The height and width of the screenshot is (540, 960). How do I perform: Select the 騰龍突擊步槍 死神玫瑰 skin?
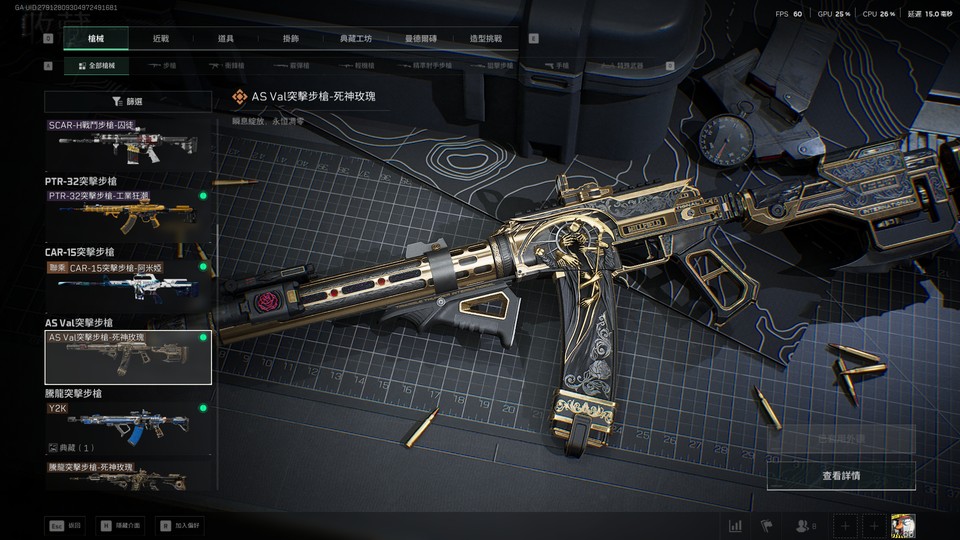click(129, 476)
